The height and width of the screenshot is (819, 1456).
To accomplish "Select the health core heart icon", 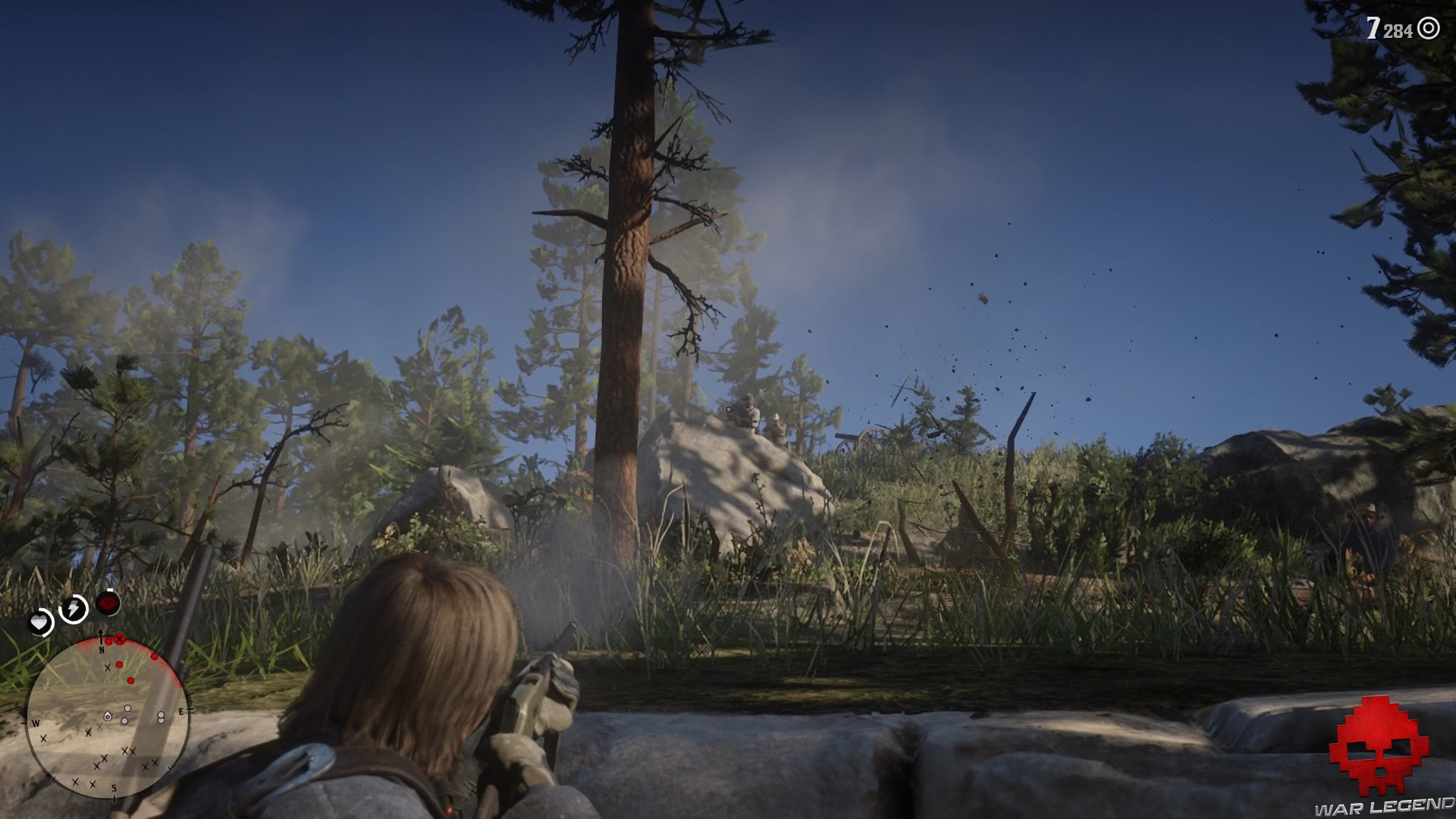I will [x=39, y=623].
